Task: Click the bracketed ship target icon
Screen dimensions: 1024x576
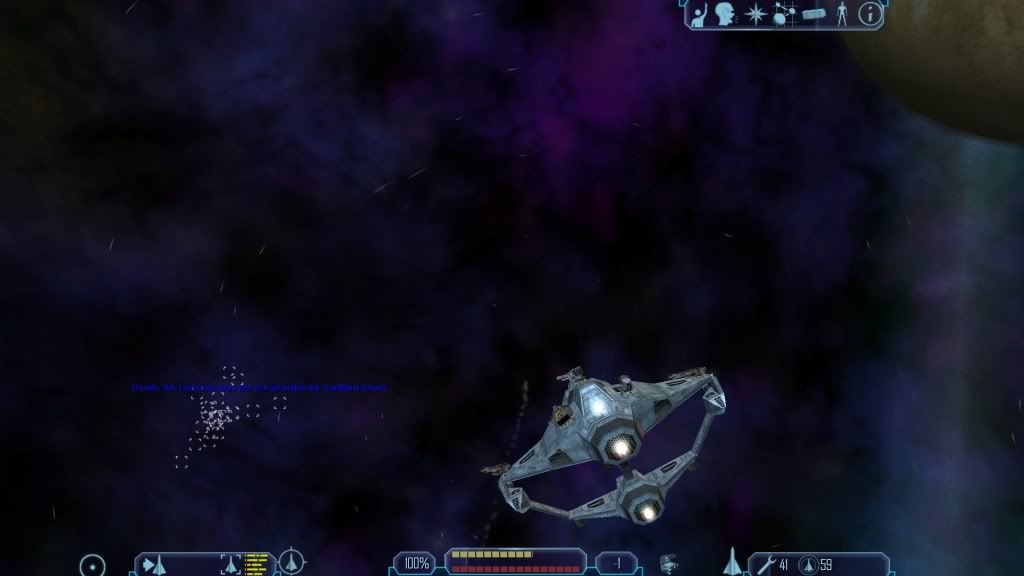Action: (230, 565)
